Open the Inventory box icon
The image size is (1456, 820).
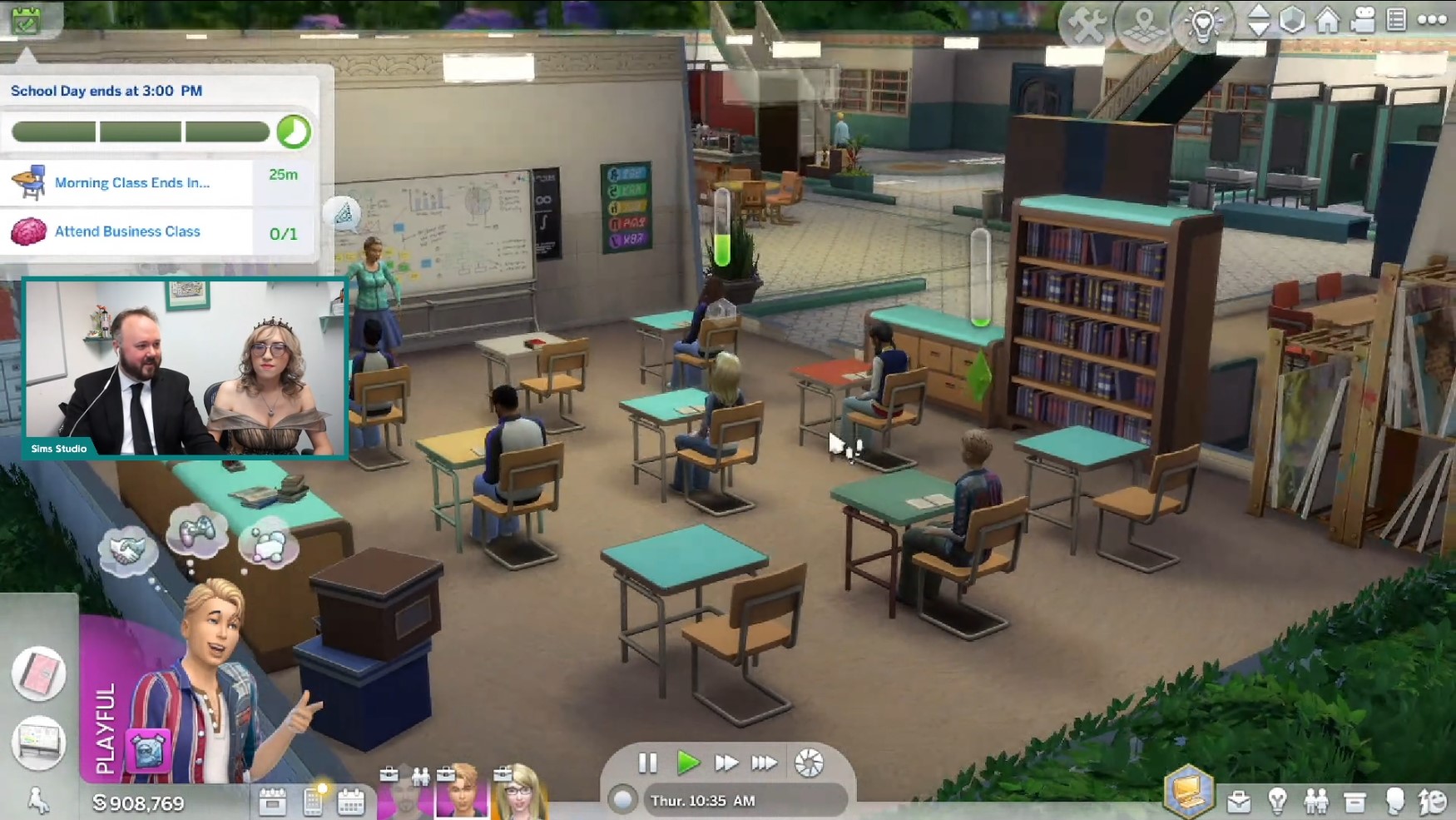click(x=1355, y=802)
